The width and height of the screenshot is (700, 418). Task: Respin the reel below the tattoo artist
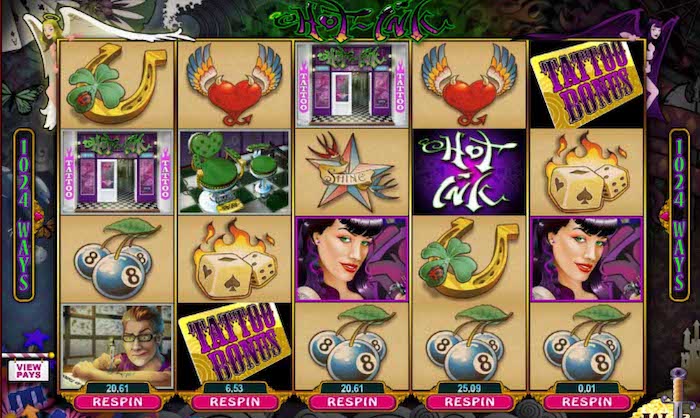tap(117, 403)
